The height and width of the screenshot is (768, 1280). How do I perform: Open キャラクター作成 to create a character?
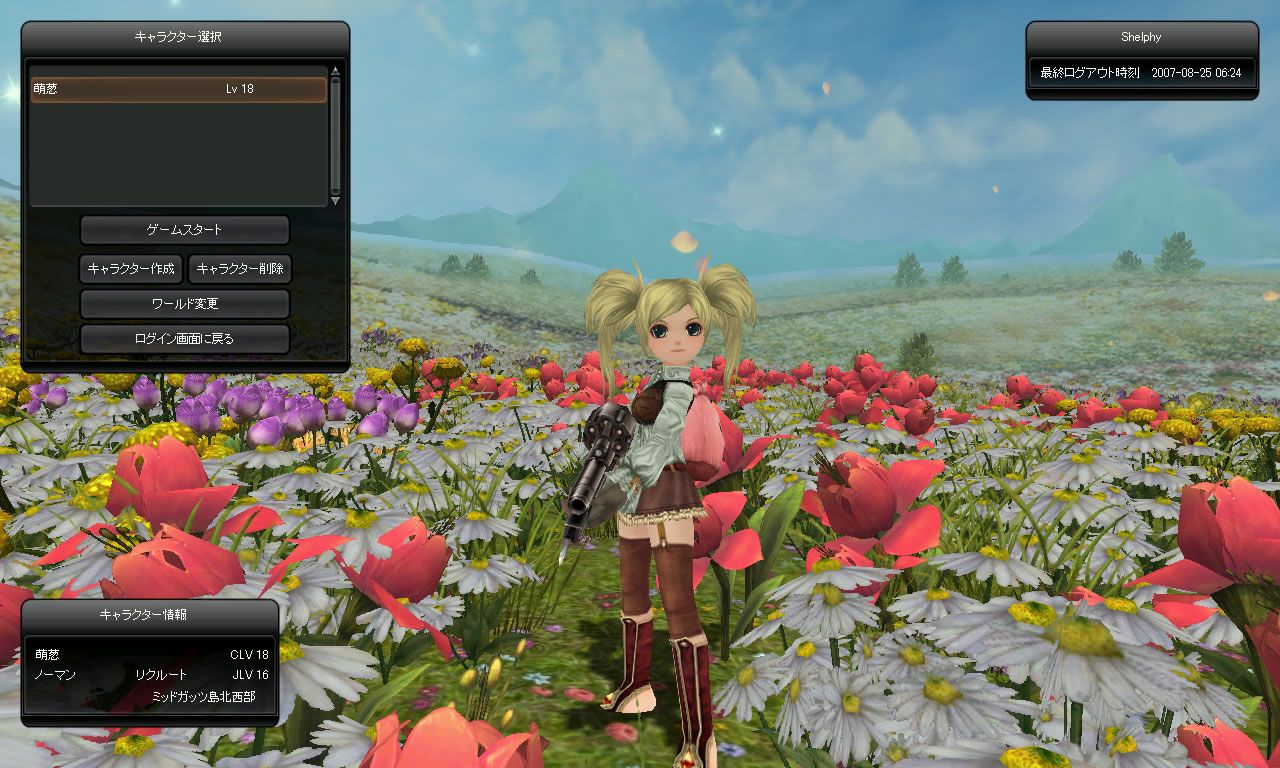coord(131,268)
